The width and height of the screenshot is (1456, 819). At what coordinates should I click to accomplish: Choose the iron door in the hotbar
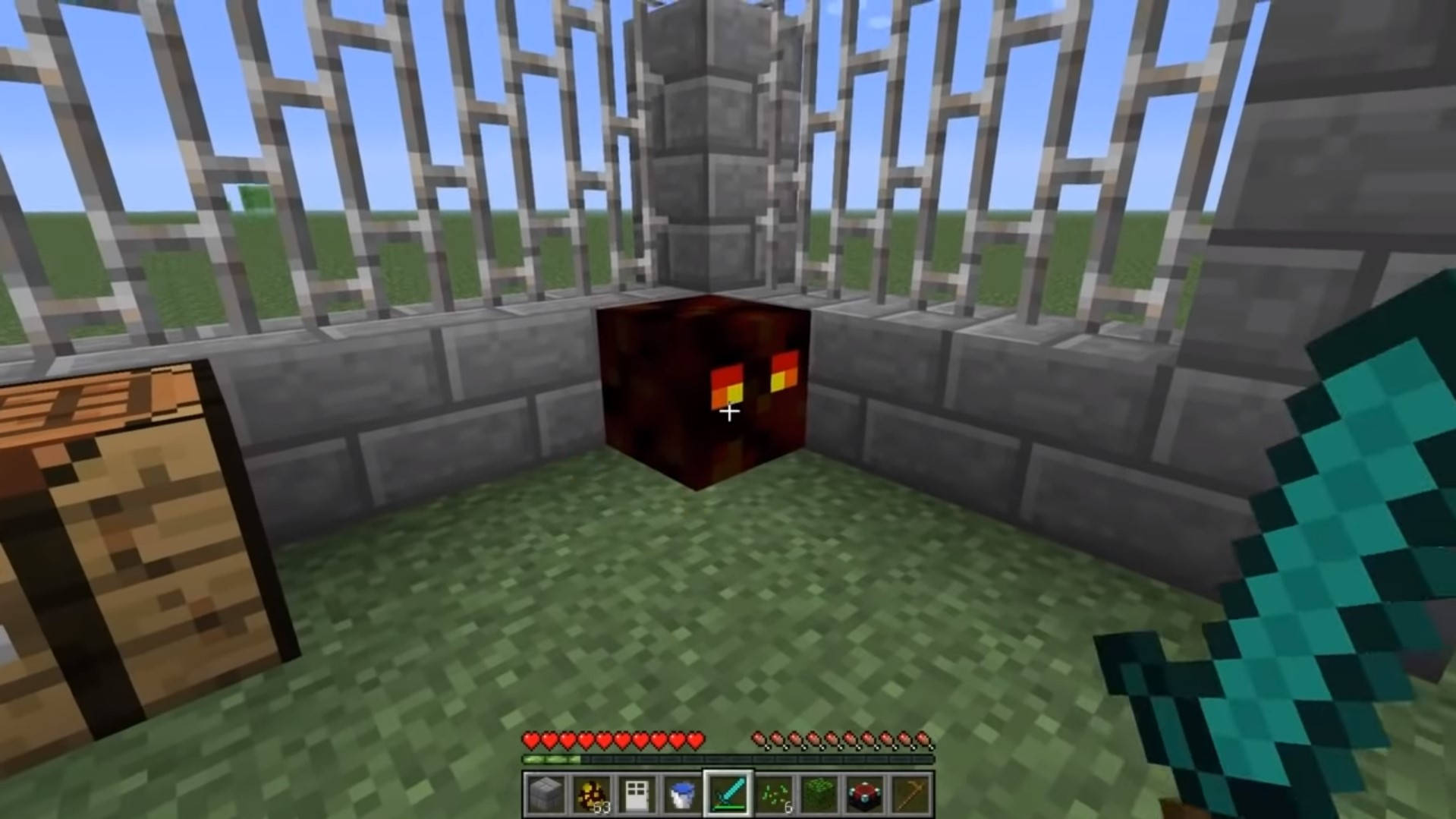[x=637, y=795]
